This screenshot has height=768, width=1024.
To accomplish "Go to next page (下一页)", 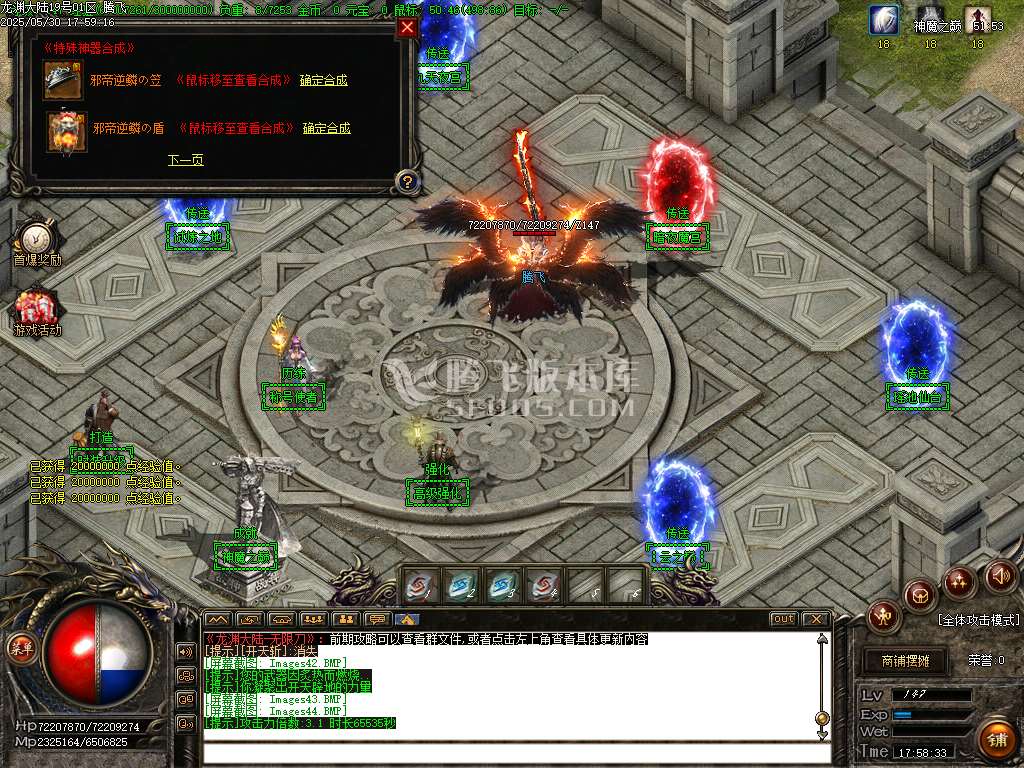I will coord(185,160).
